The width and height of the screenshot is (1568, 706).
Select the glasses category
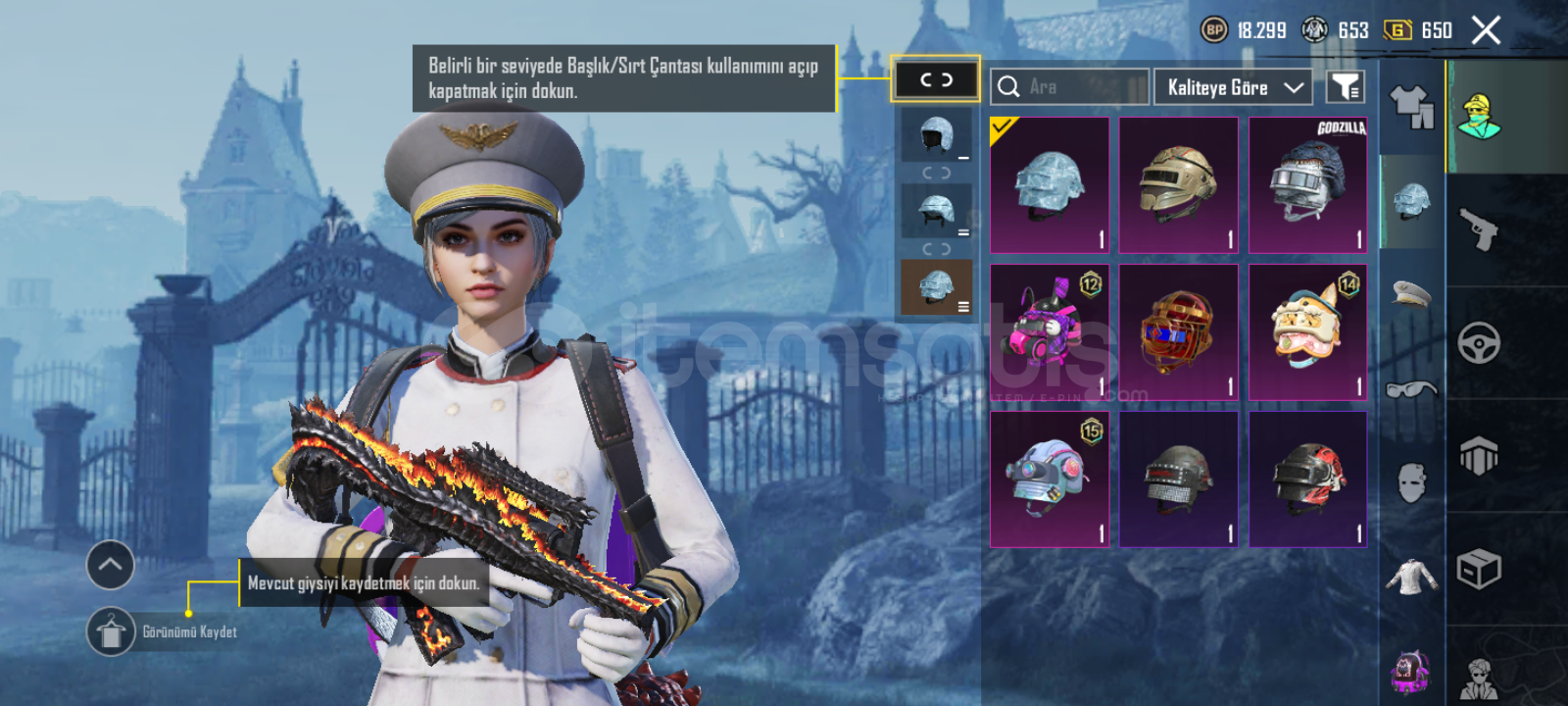coord(1411,389)
